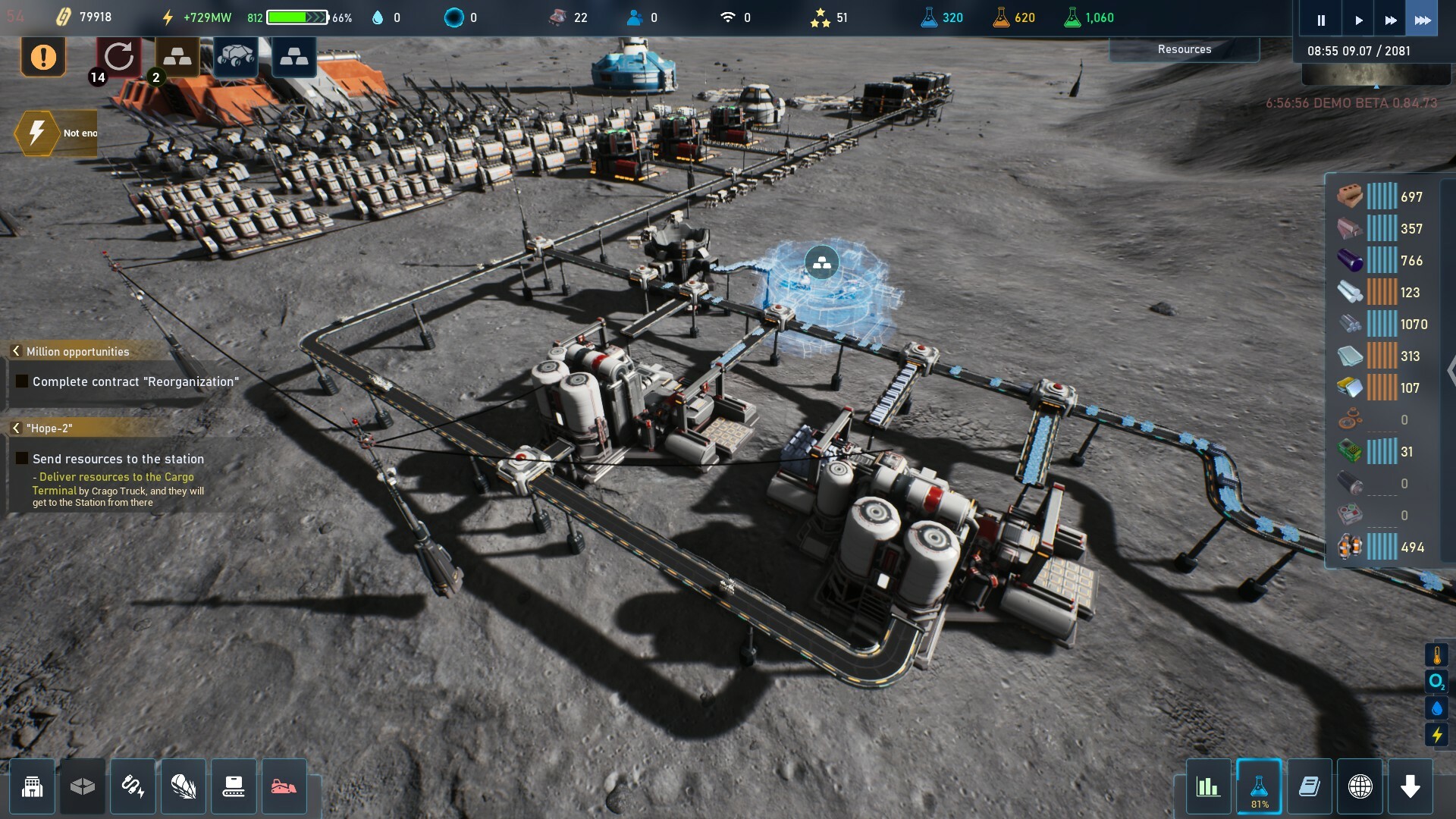Open the orange exclamation alert notification
The width and height of the screenshot is (1456, 819).
[x=43, y=57]
